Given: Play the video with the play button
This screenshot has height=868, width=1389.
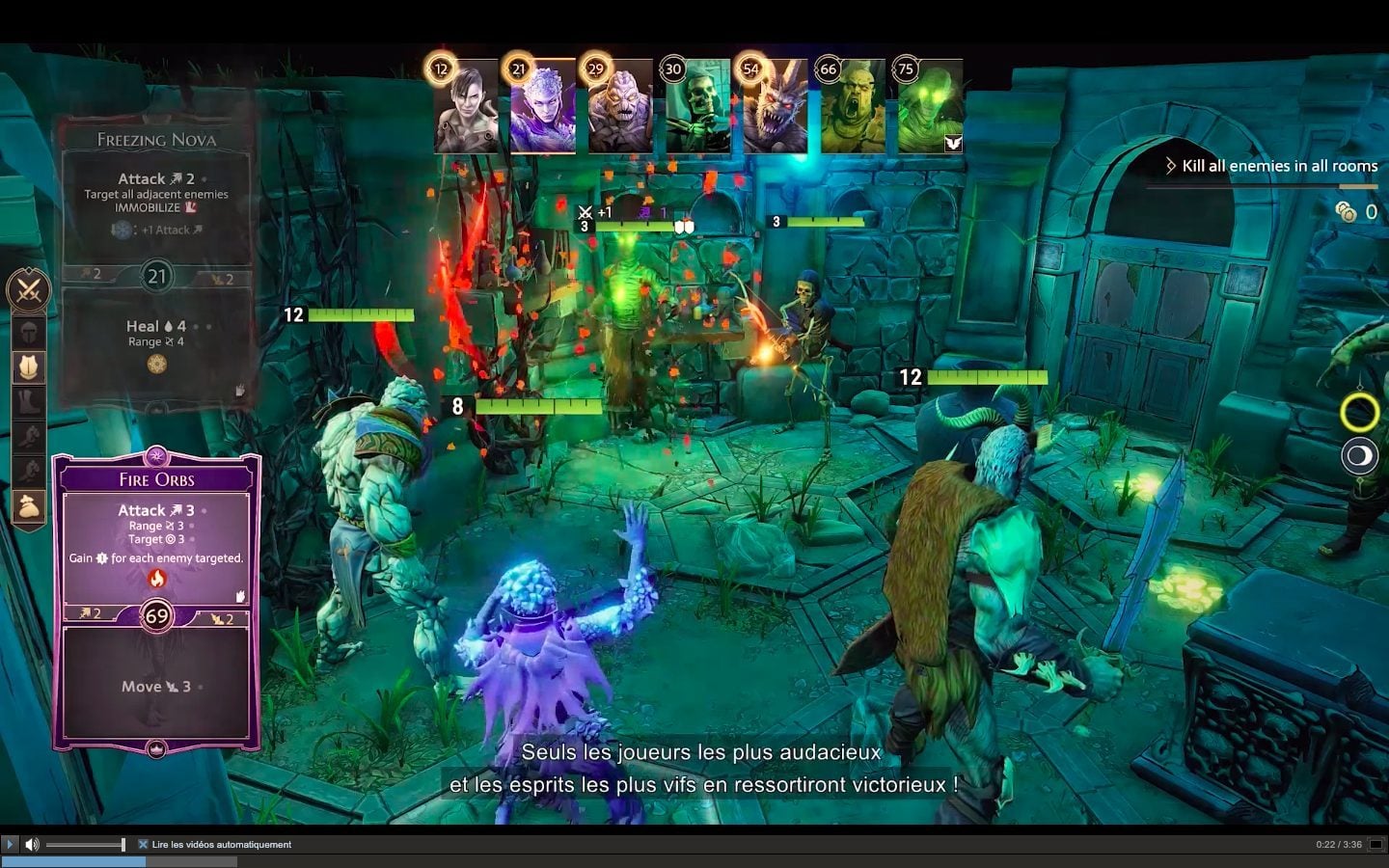Looking at the screenshot, I should pyautogui.click(x=10, y=844).
